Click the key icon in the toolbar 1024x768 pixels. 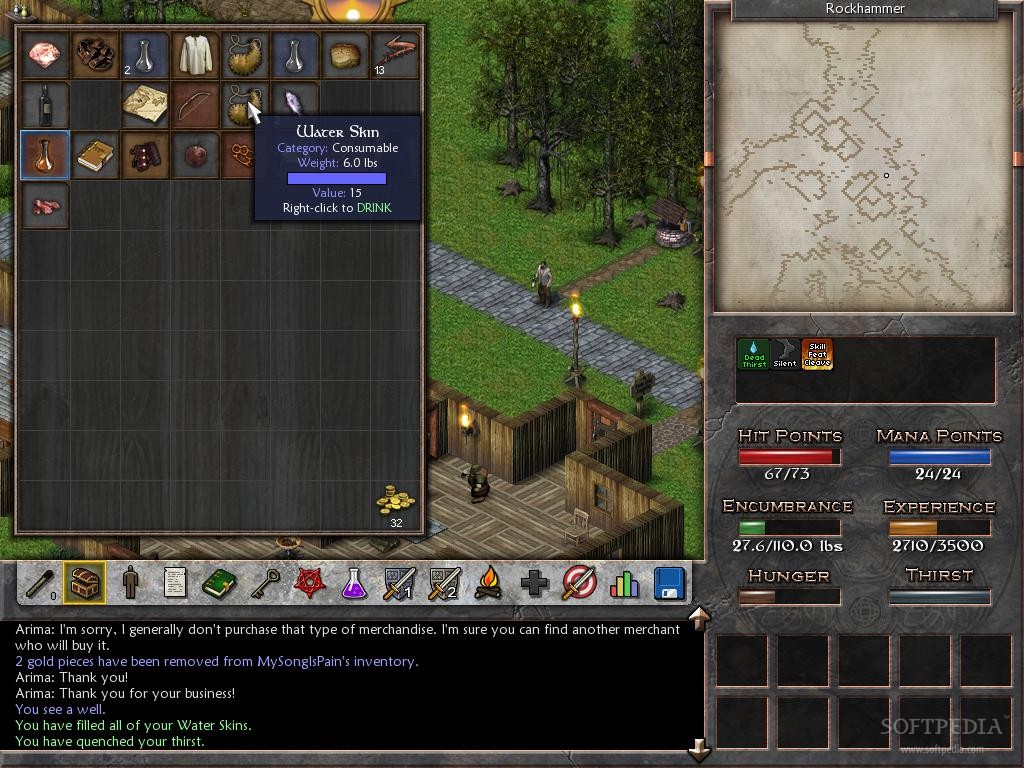tap(265, 582)
